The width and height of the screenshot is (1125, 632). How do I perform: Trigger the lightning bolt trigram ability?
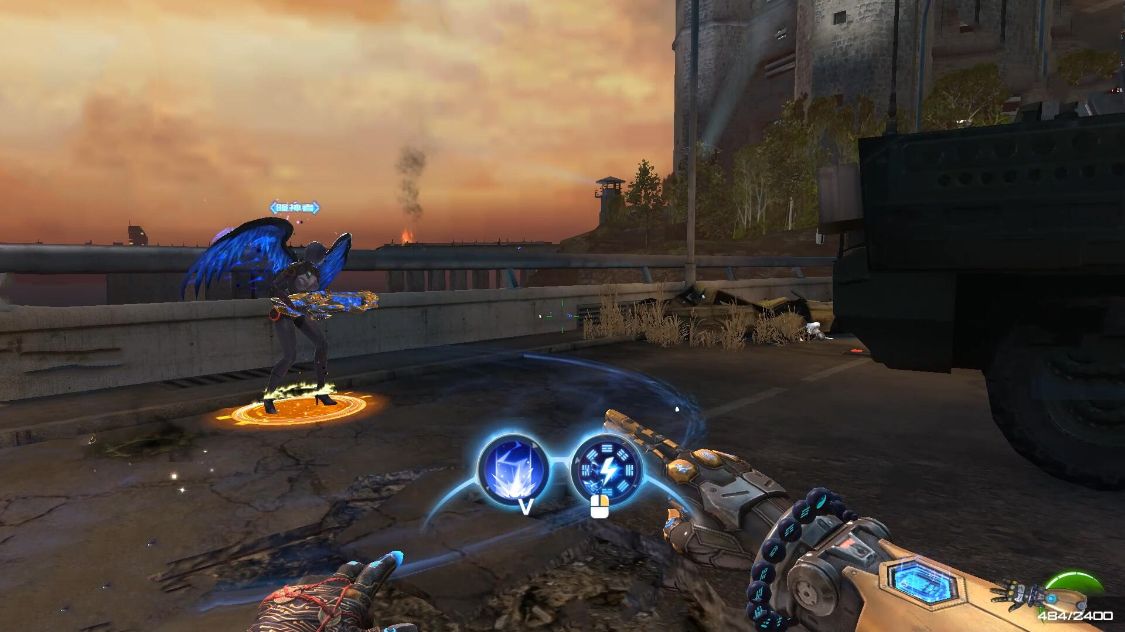[x=606, y=467]
